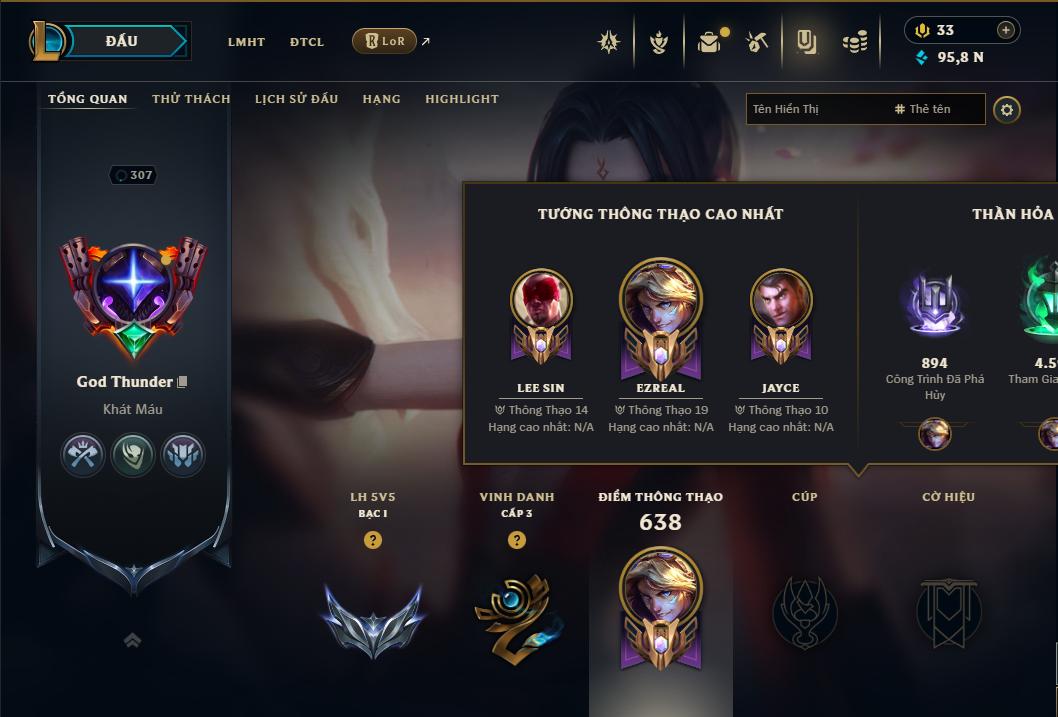Switch to the ĐTCL section
The image size is (1058, 717).
click(307, 42)
